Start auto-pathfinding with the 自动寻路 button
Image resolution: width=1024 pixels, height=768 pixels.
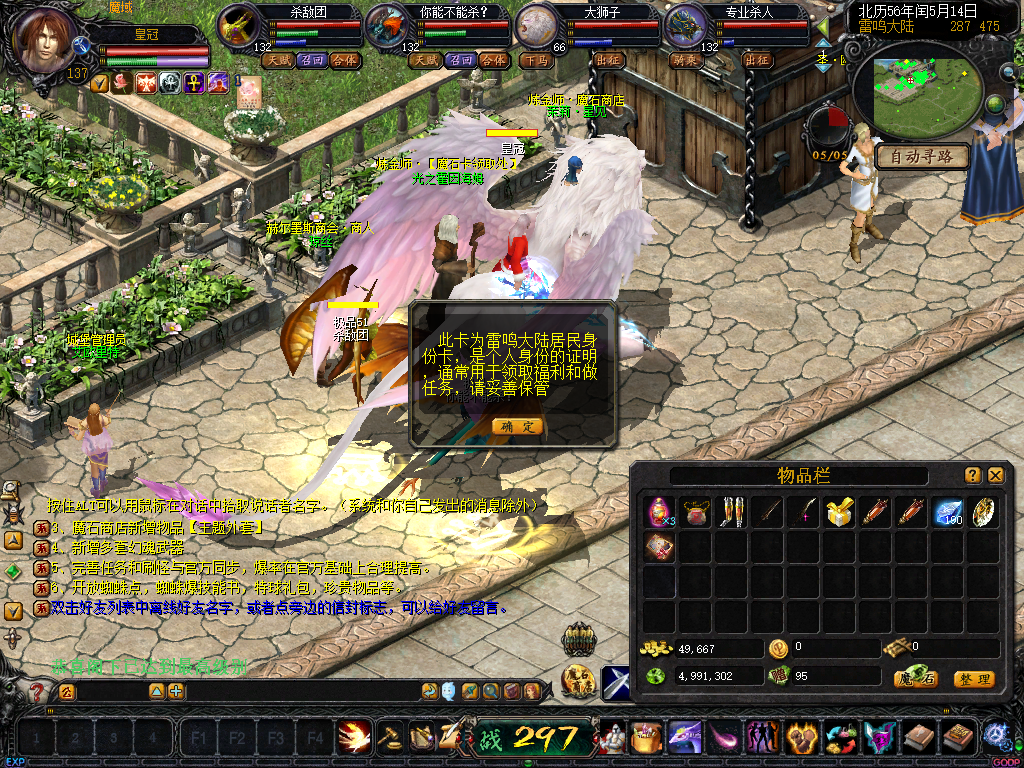coord(923,157)
